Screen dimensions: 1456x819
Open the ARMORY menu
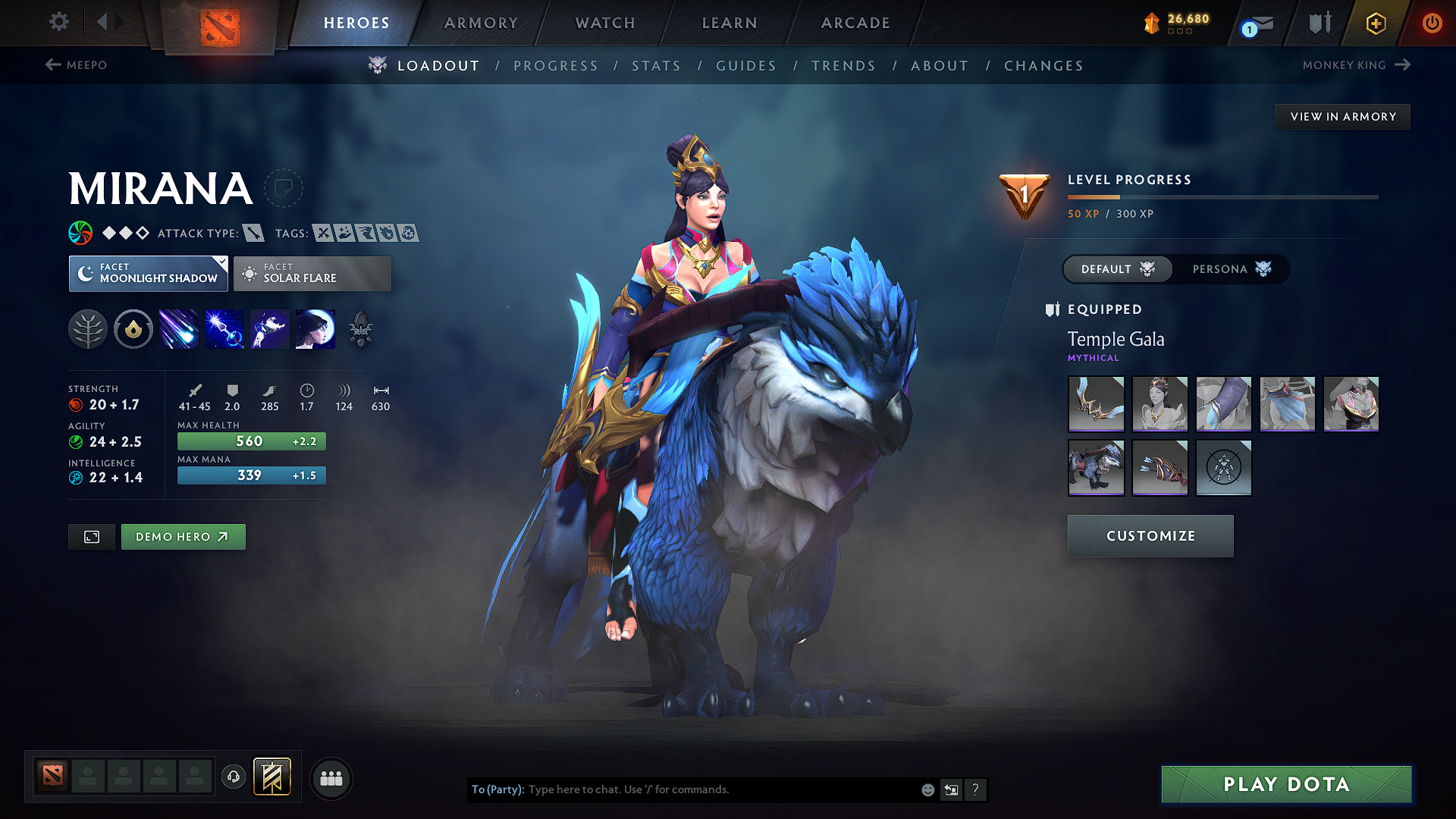click(x=481, y=23)
